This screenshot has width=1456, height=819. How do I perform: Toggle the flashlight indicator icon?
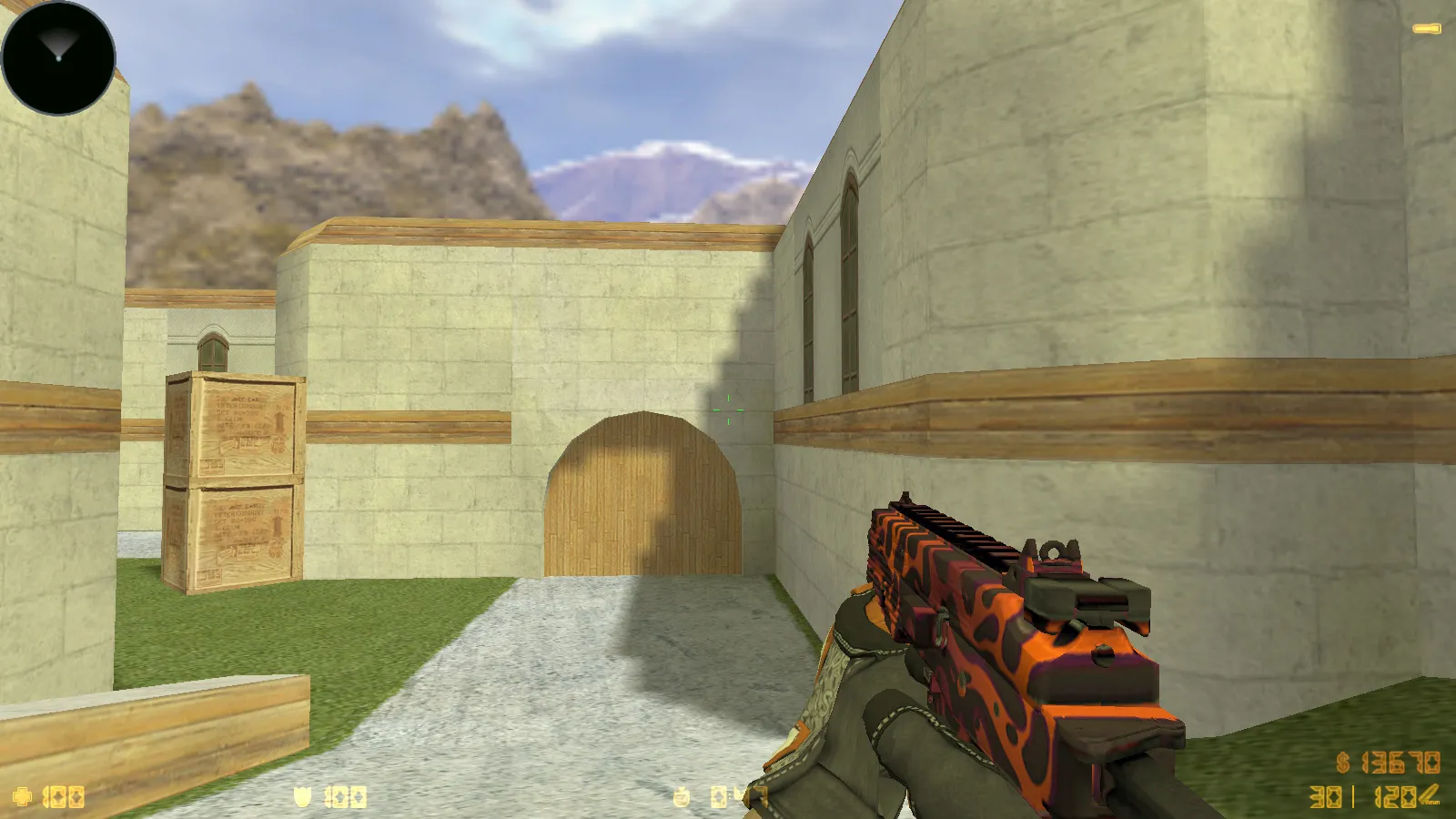pos(1426,29)
